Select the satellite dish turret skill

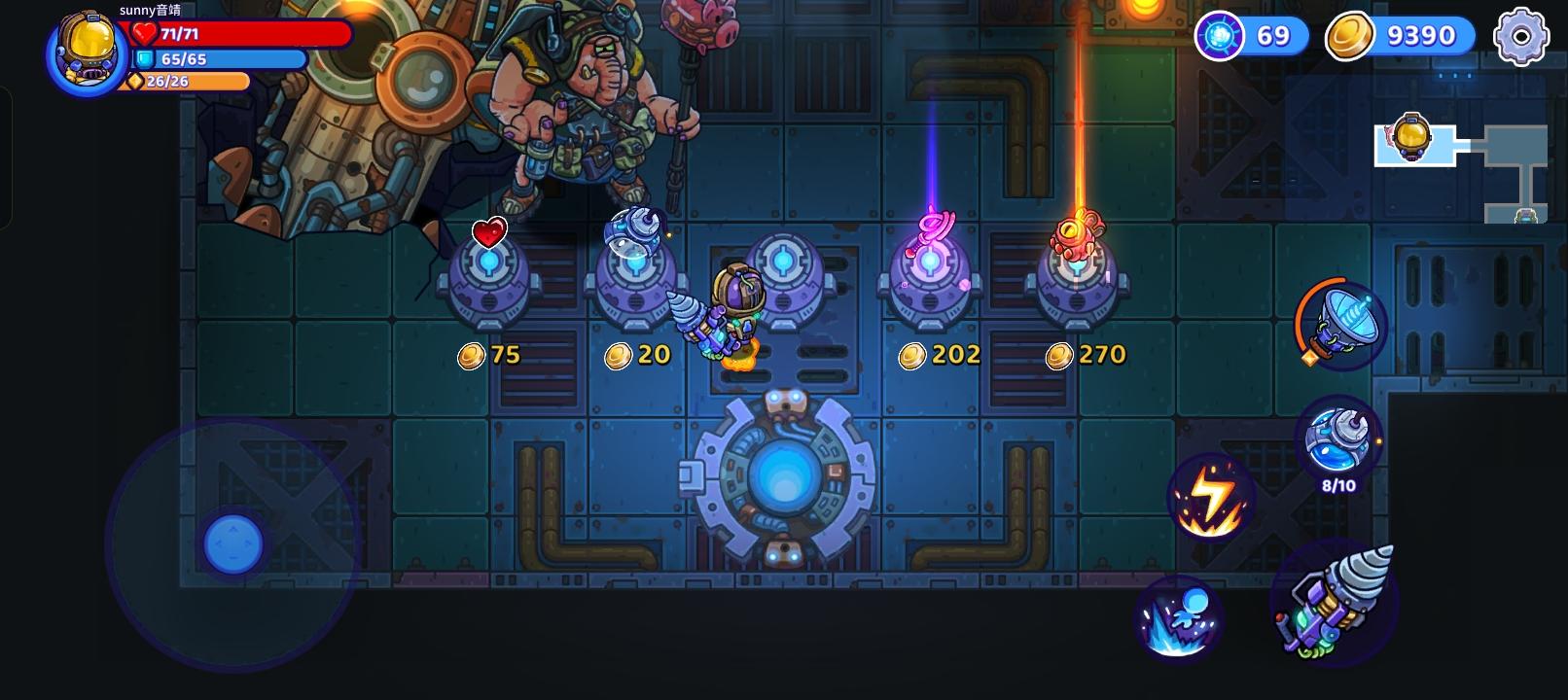click(x=1336, y=326)
